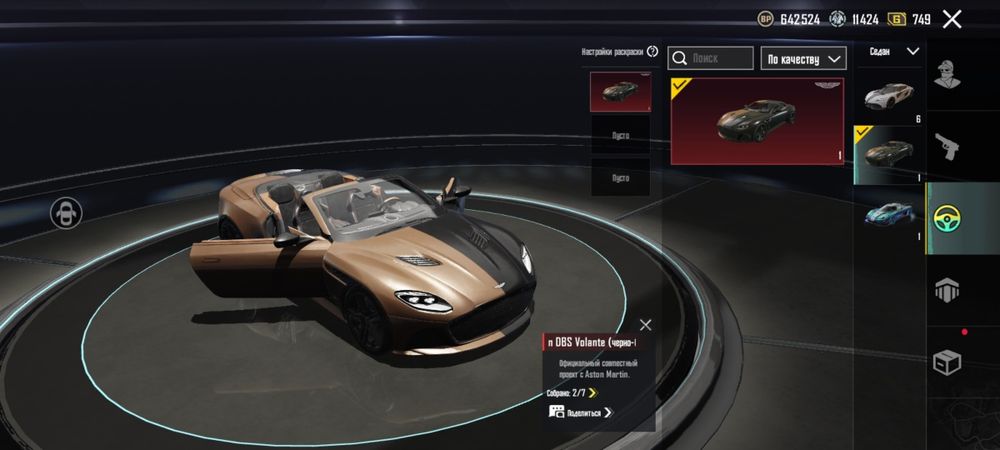1000x450 pixels.
Task: Close the DBS Volante info popup
Action: [645, 325]
